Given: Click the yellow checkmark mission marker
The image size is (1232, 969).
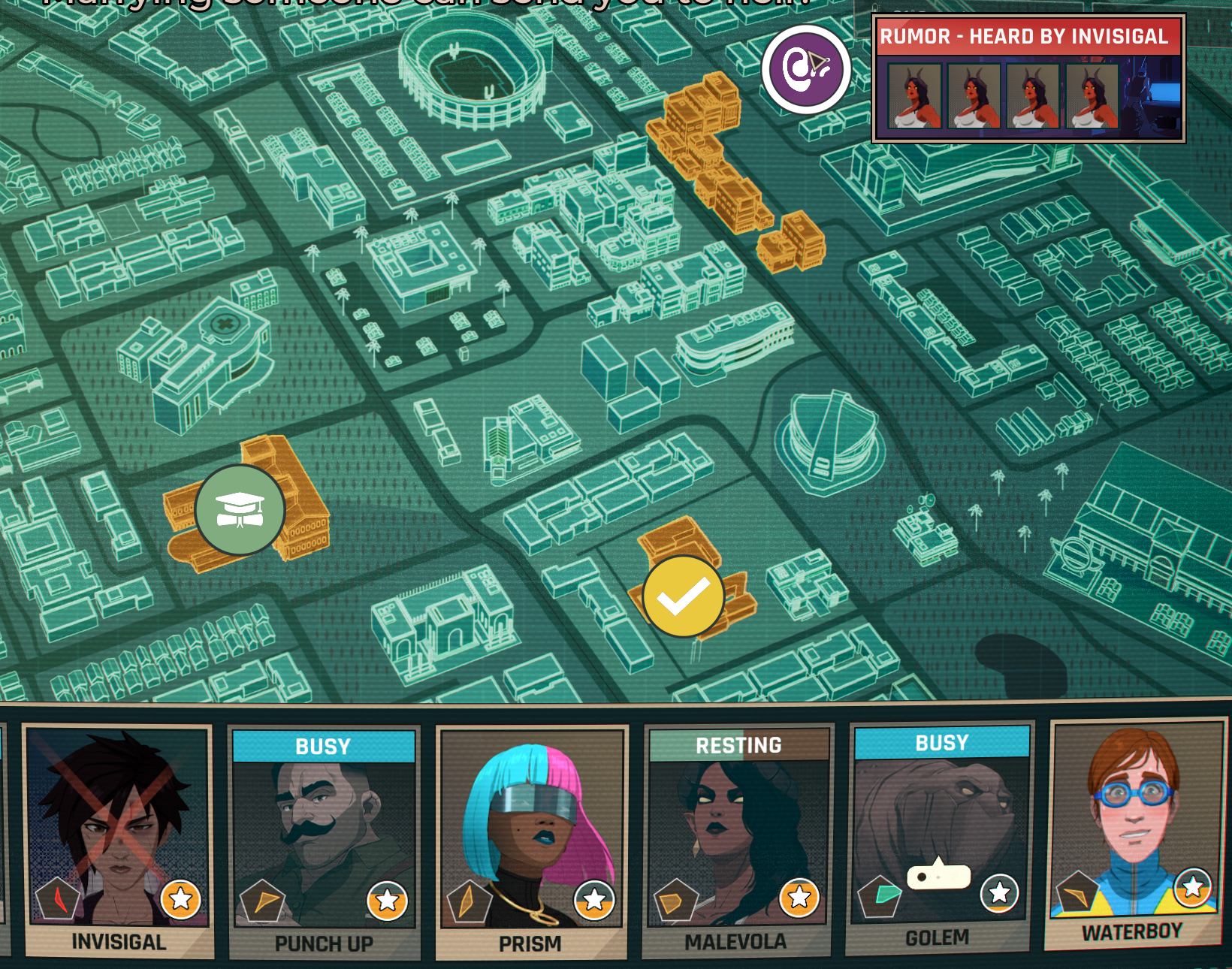Looking at the screenshot, I should [683, 596].
